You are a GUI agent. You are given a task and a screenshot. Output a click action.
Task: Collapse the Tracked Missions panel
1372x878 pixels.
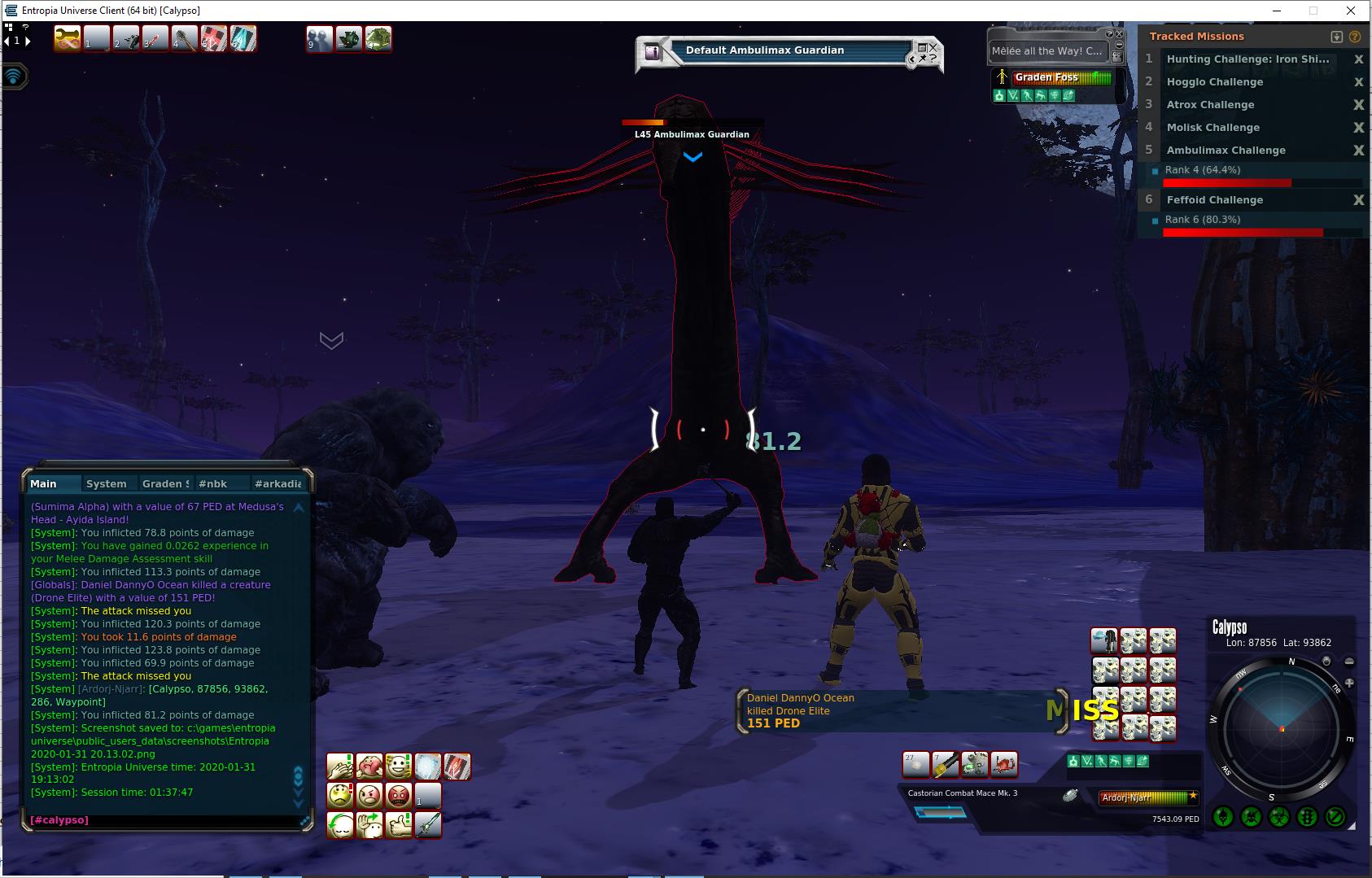(1336, 37)
